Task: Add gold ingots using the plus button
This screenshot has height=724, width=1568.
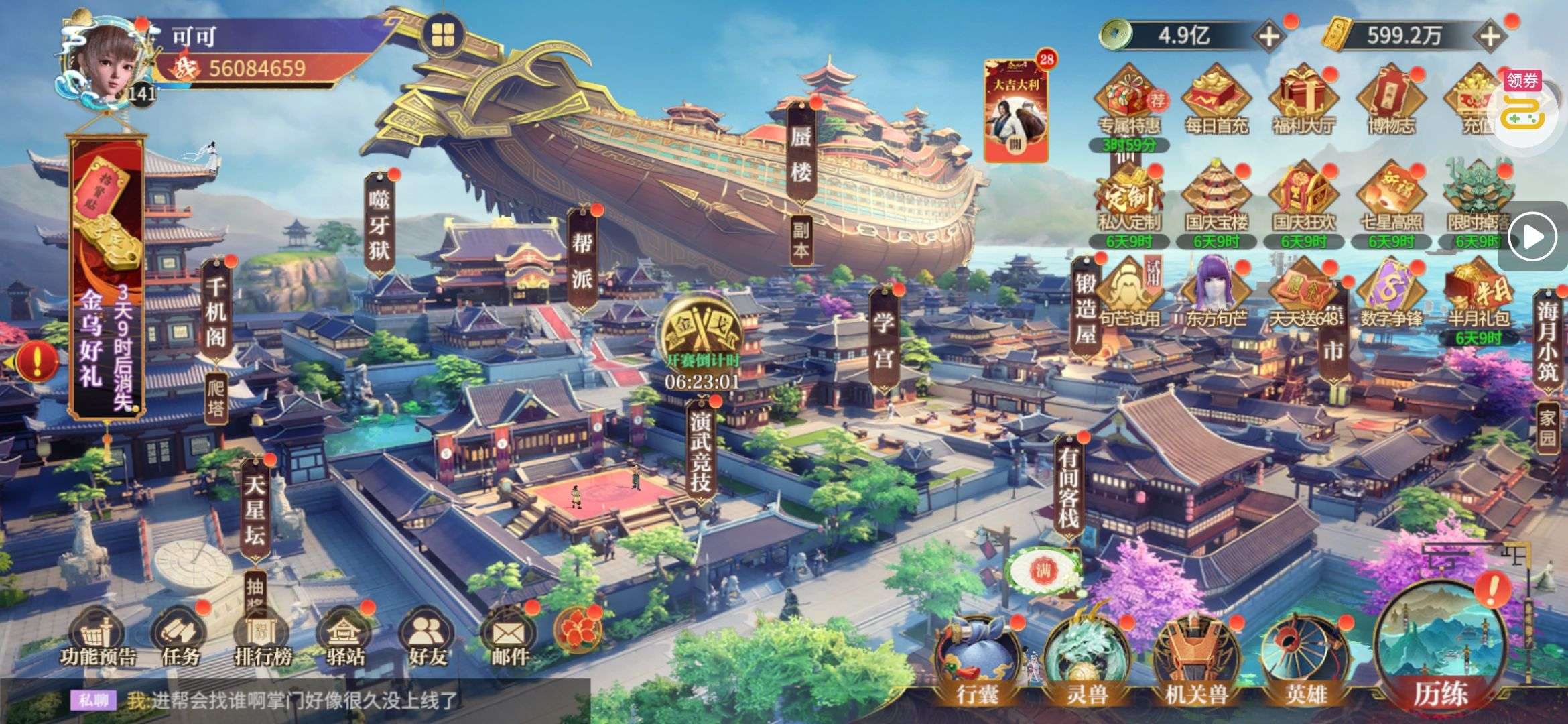Action: point(1490,36)
